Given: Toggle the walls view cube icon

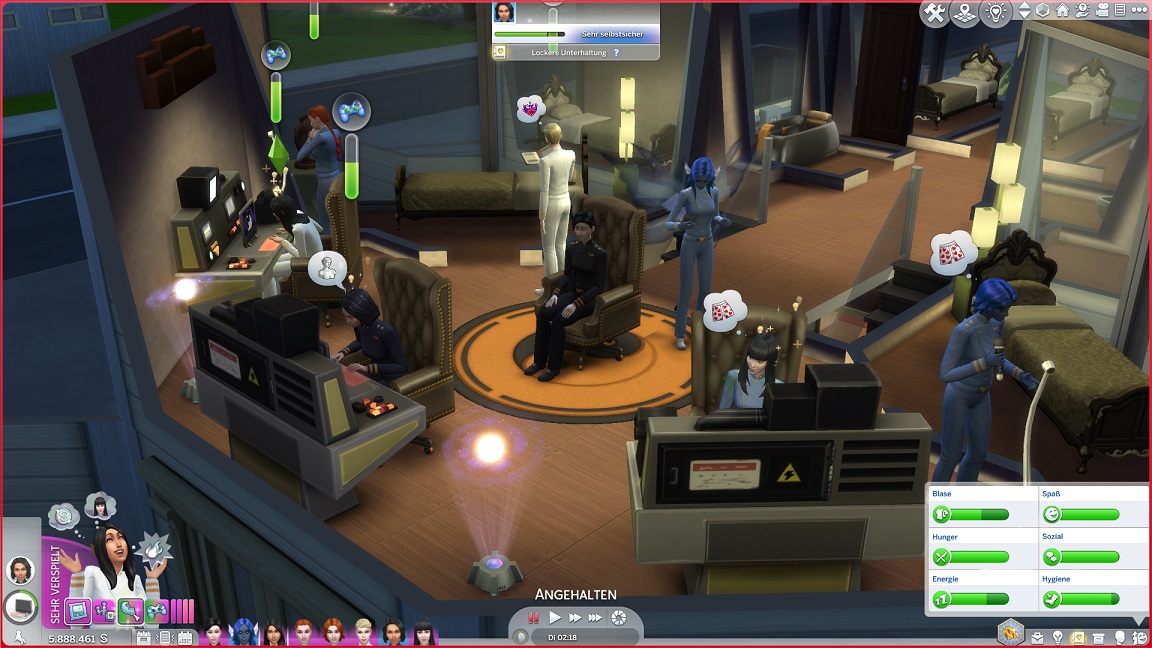Looking at the screenshot, I should tap(1042, 11).
